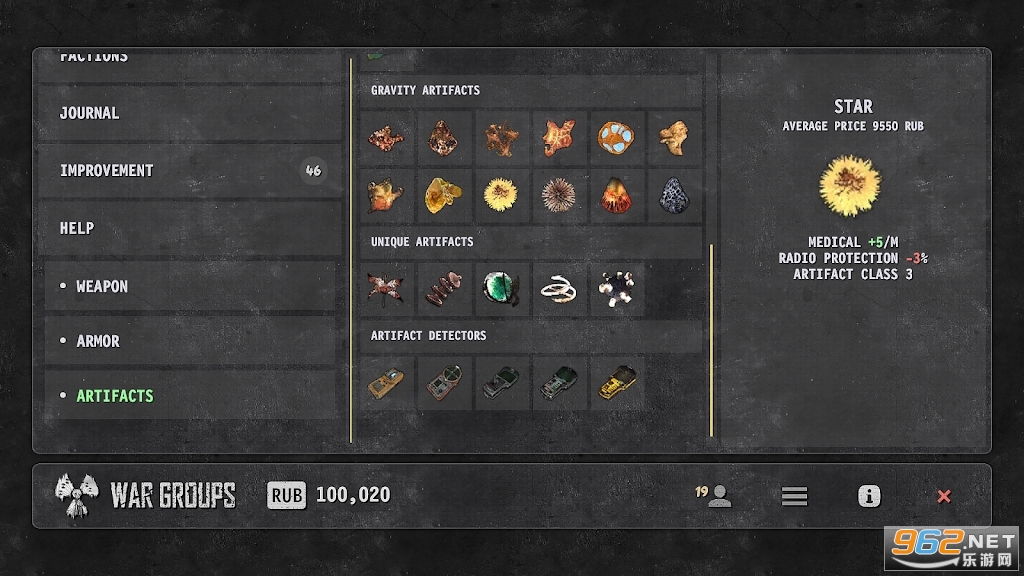Image resolution: width=1024 pixels, height=576 pixels.
Task: Select the yellow artifact detector
Action: [615, 382]
